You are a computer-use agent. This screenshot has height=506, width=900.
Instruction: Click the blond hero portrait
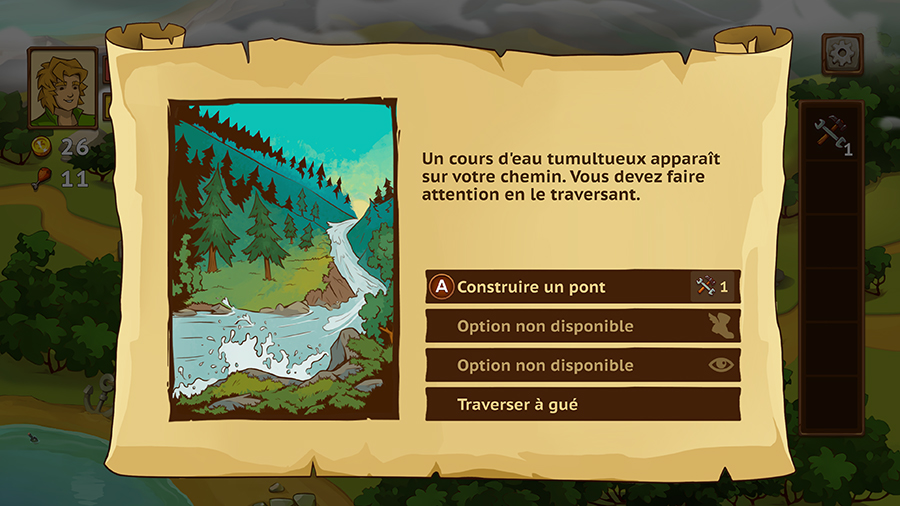click(63, 87)
